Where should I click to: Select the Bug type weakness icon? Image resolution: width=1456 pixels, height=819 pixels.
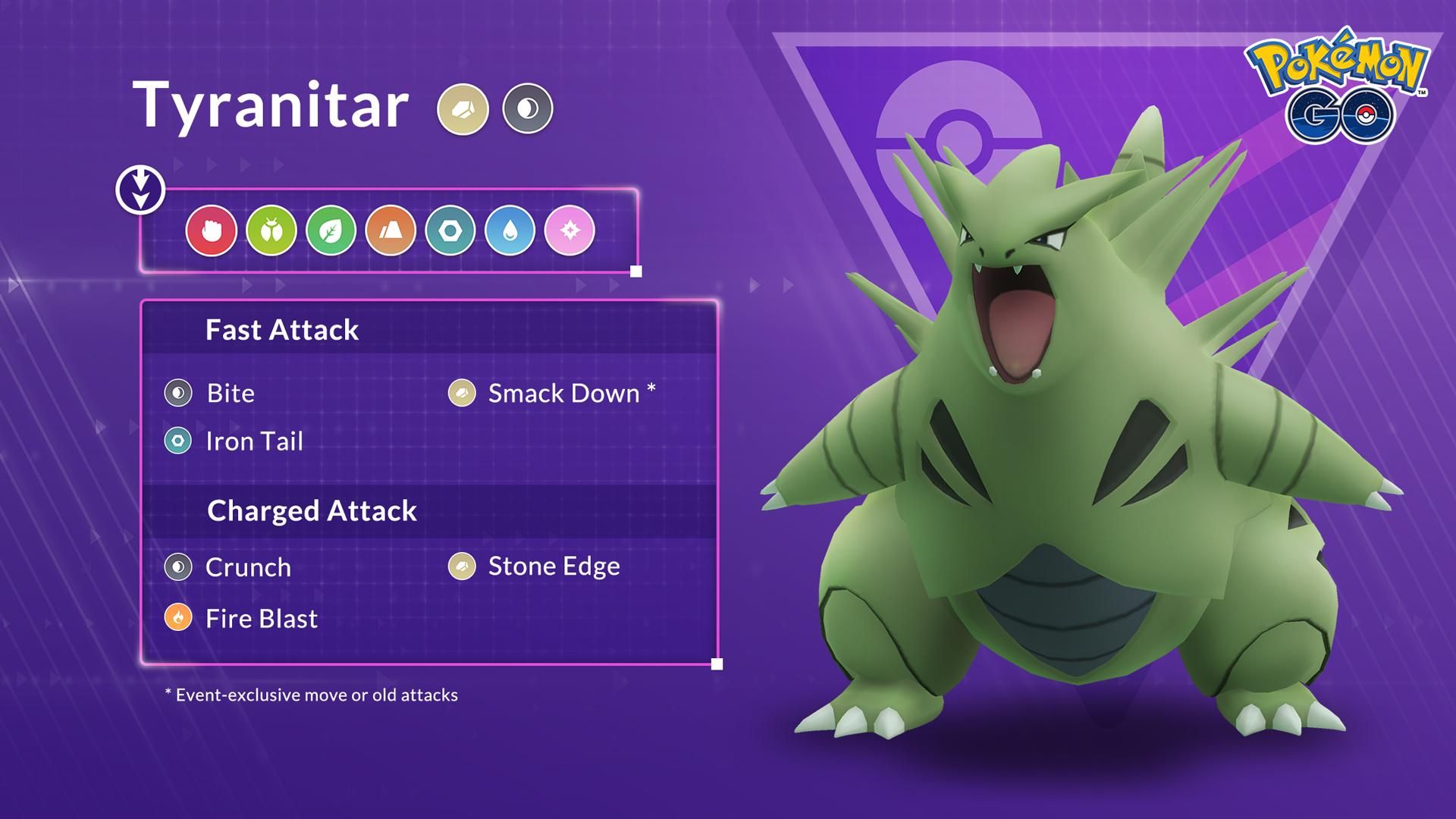click(x=271, y=231)
